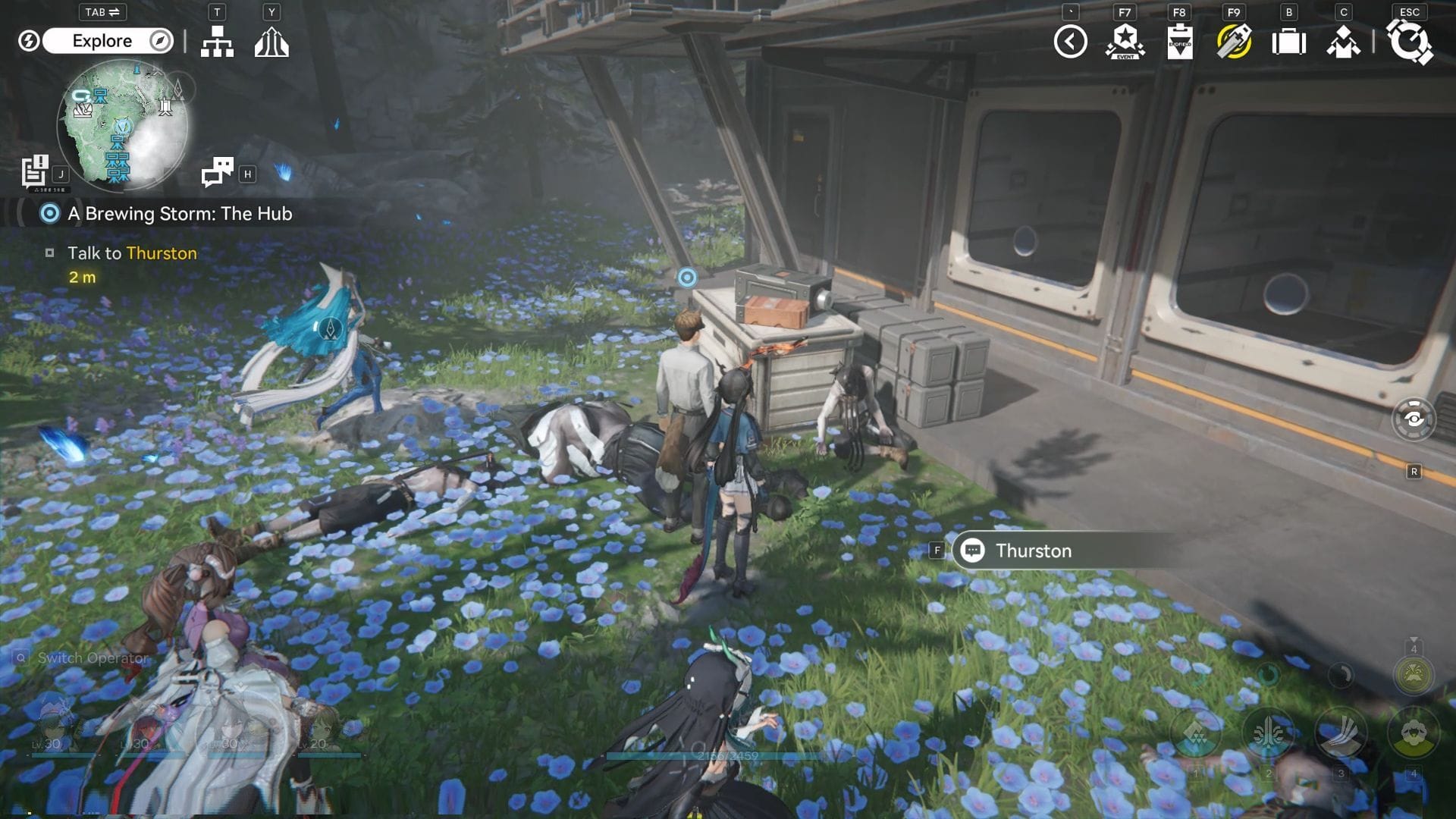Toggle the Explore mode switch
This screenshot has width=1456, height=819.
coord(108,41)
